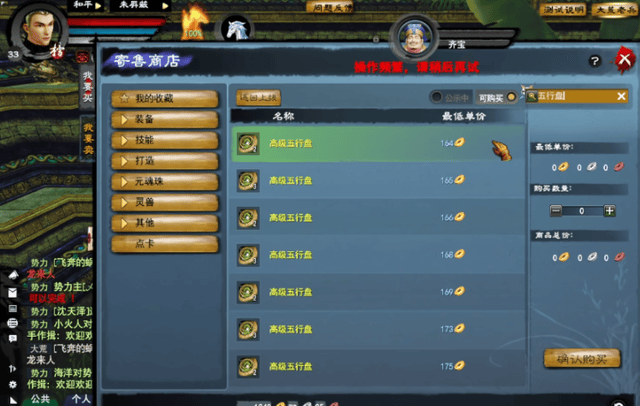Choose the 高级五行盘 listing priced 169
640x406 pixels.
[x=377, y=291]
